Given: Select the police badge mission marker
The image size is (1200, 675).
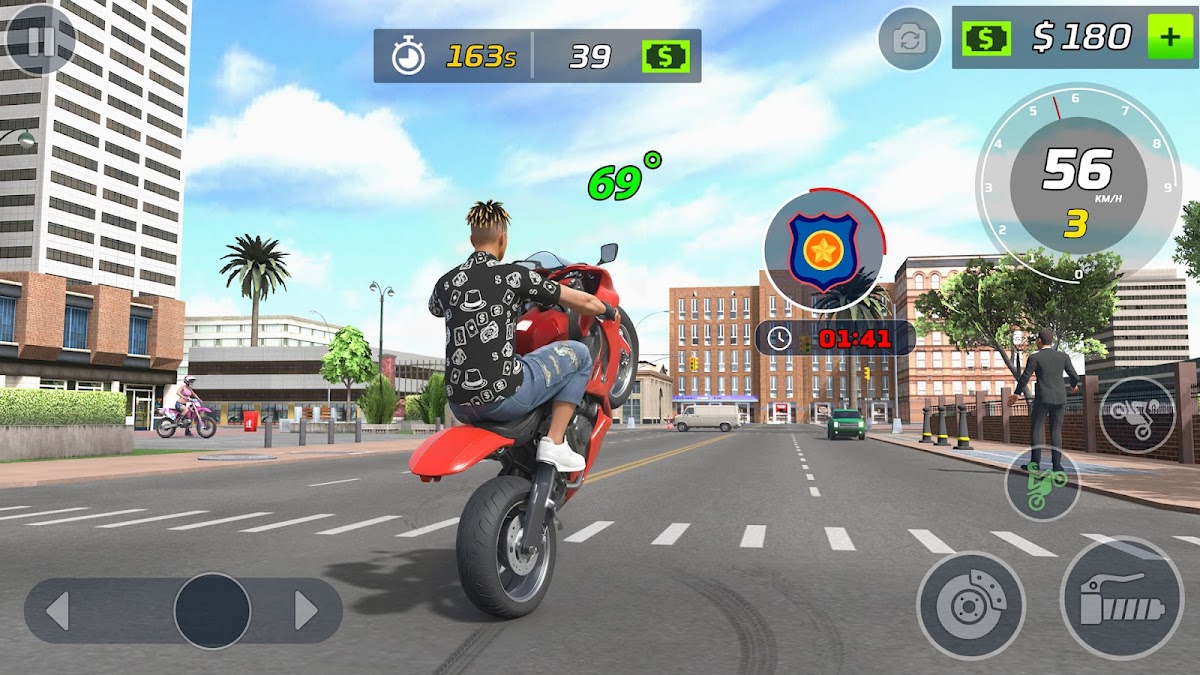Looking at the screenshot, I should click(824, 250).
